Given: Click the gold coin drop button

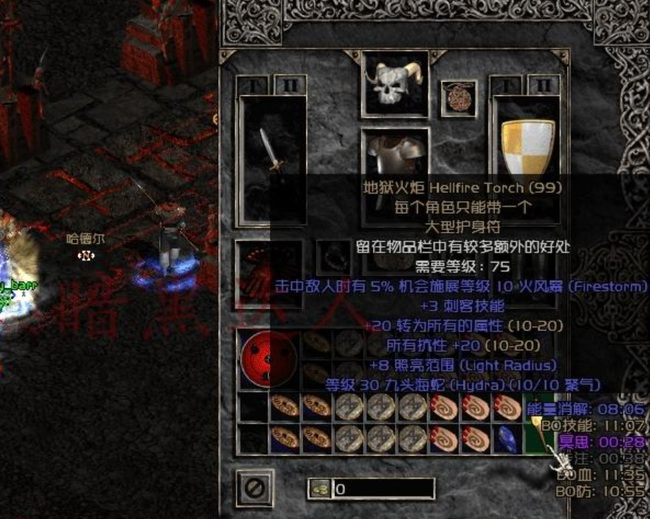Looking at the screenshot, I should (320, 489).
